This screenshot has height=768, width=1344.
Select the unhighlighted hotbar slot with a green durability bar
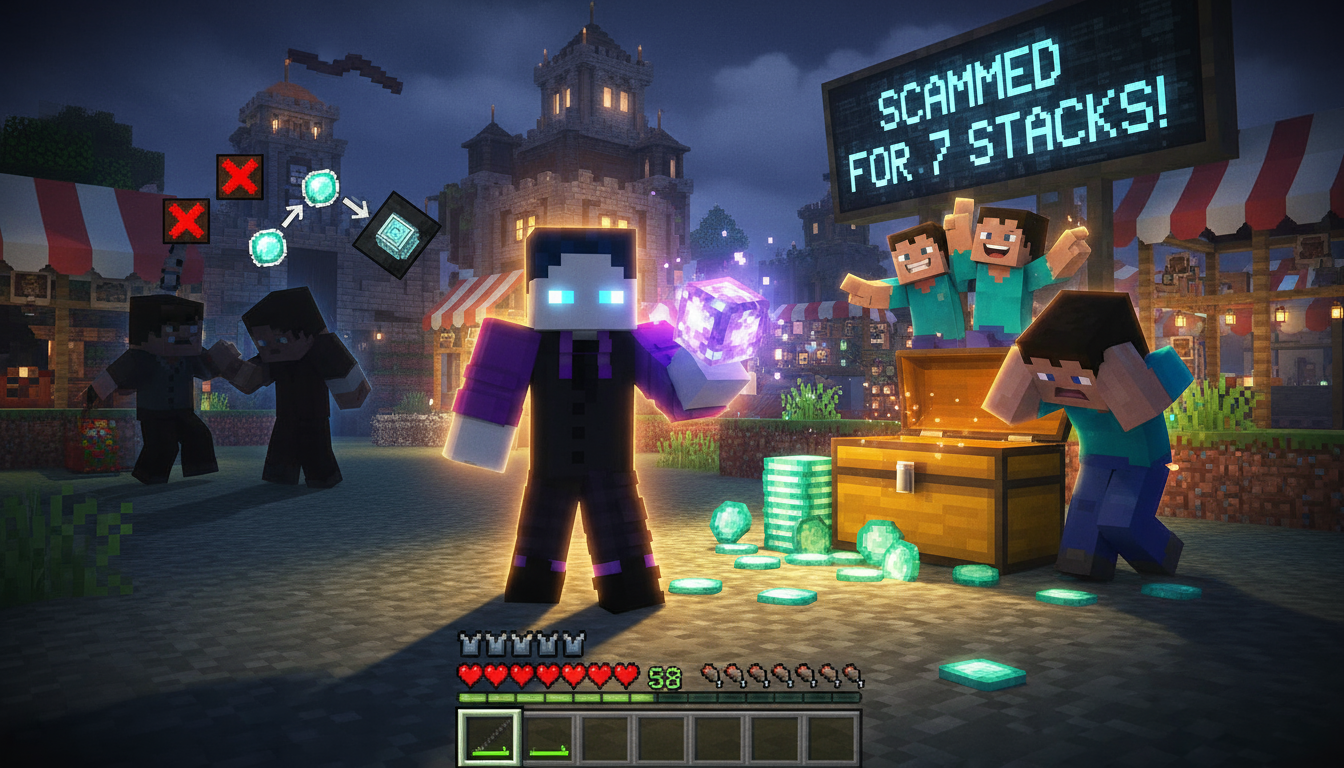click(x=549, y=738)
